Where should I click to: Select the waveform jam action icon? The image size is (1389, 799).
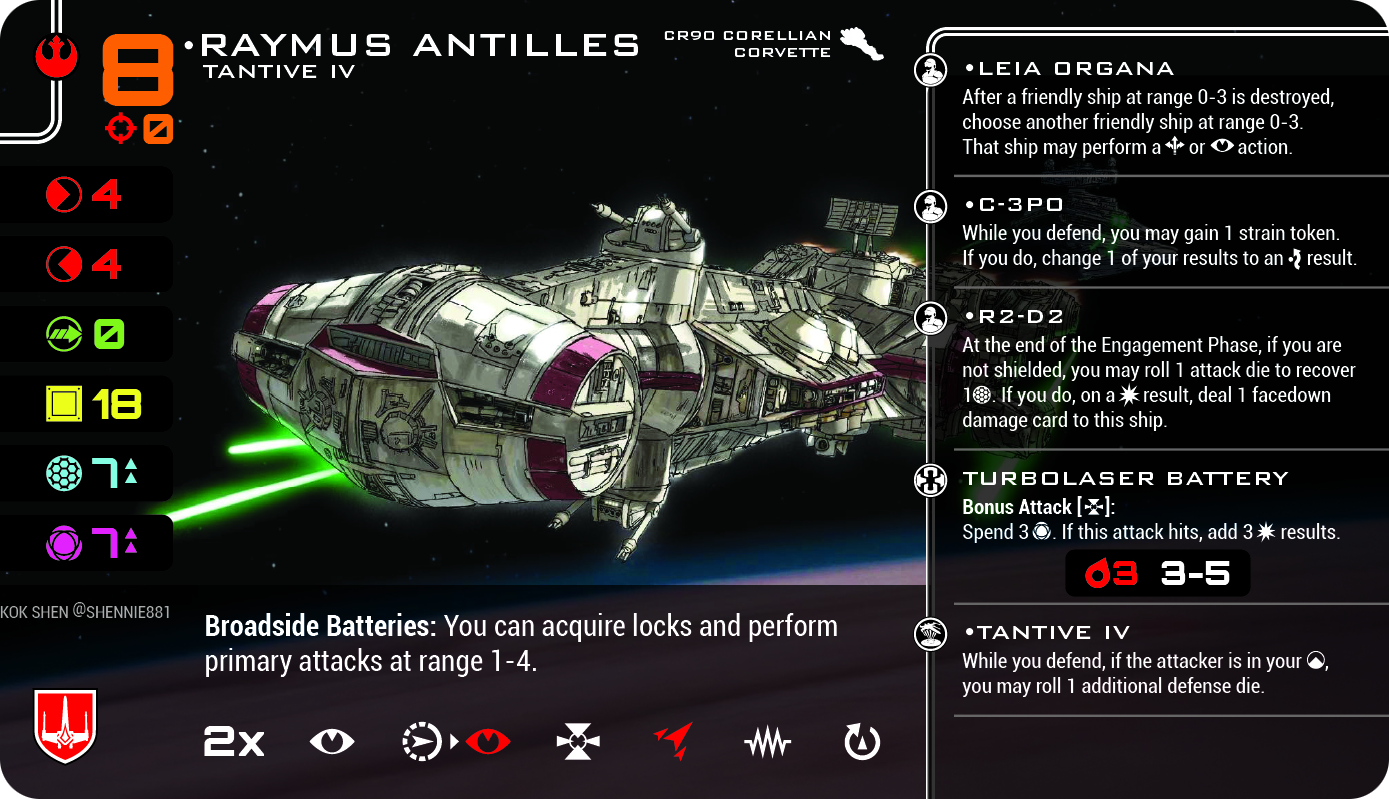768,743
